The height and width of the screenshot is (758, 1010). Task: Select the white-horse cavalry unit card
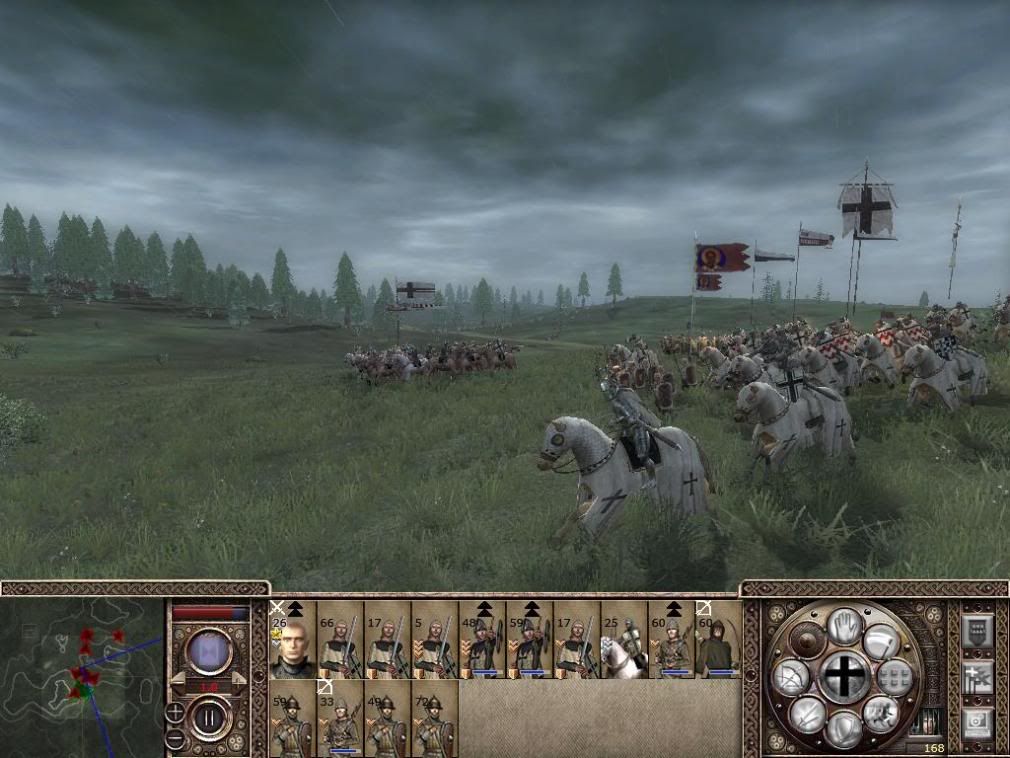[x=624, y=640]
